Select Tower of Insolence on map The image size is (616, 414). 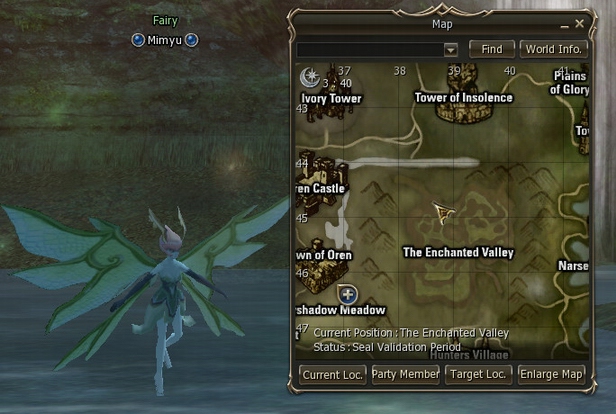click(x=463, y=98)
